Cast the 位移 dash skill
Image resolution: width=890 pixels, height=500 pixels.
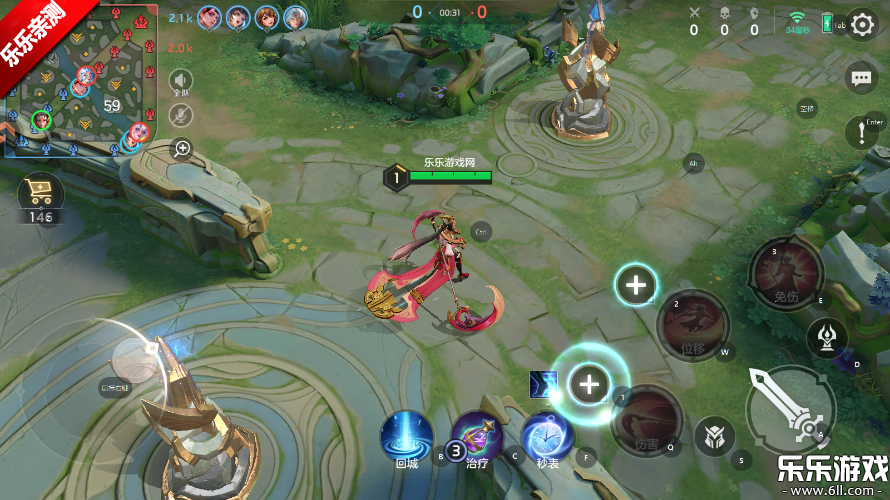tap(693, 325)
